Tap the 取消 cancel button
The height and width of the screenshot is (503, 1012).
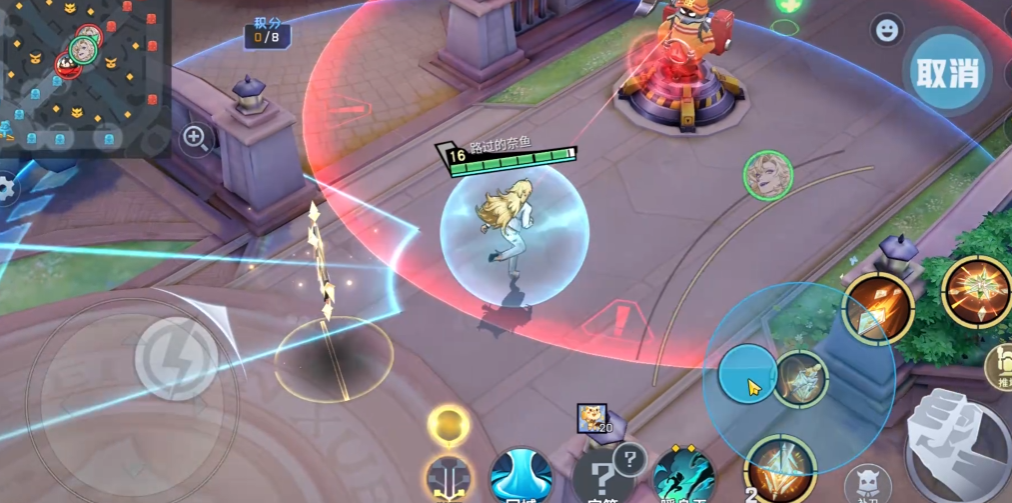pyautogui.click(x=946, y=72)
